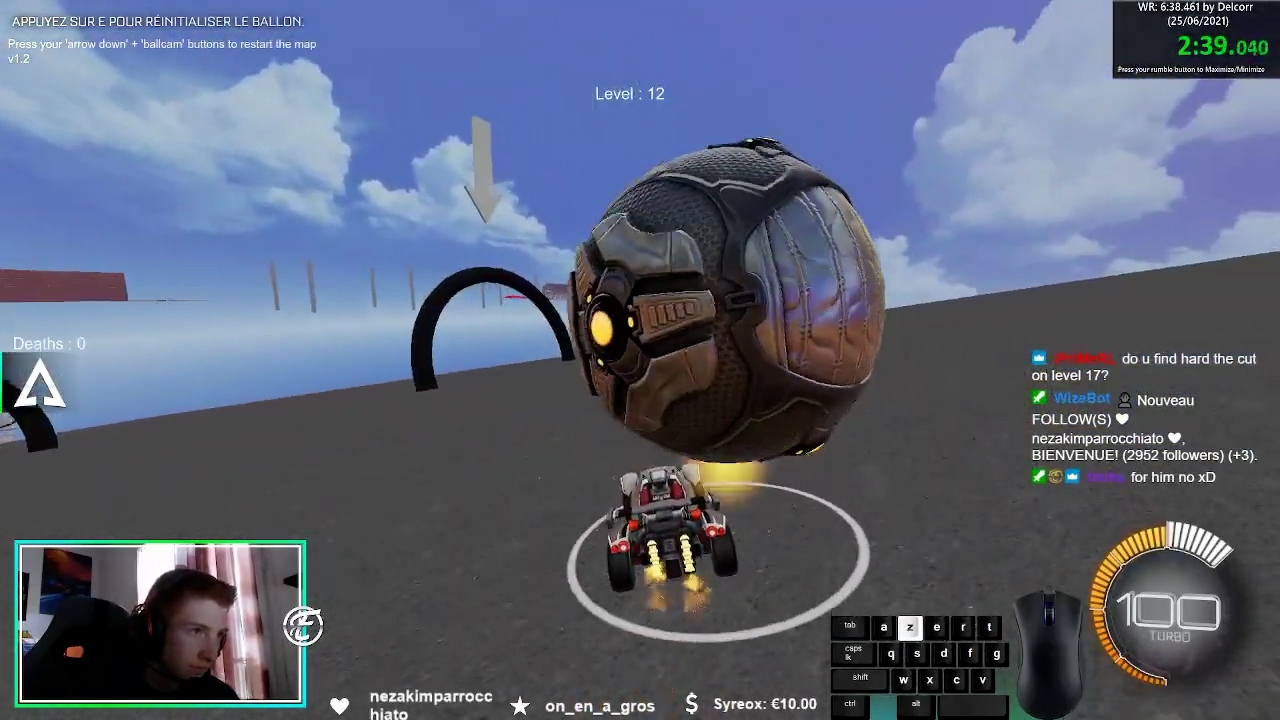Screen dimensions: 1280x720
Task: Click the blue crown badge next to iPriMeRL
Action: pos(1038,357)
